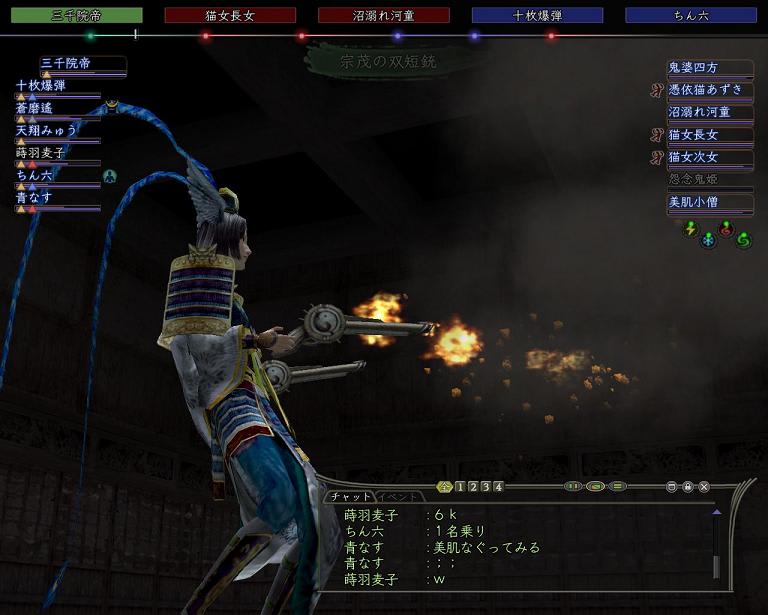Screen dimensions: 768x615
Task: Target enemy 猫女長女 in the enemy list
Action: [709, 134]
